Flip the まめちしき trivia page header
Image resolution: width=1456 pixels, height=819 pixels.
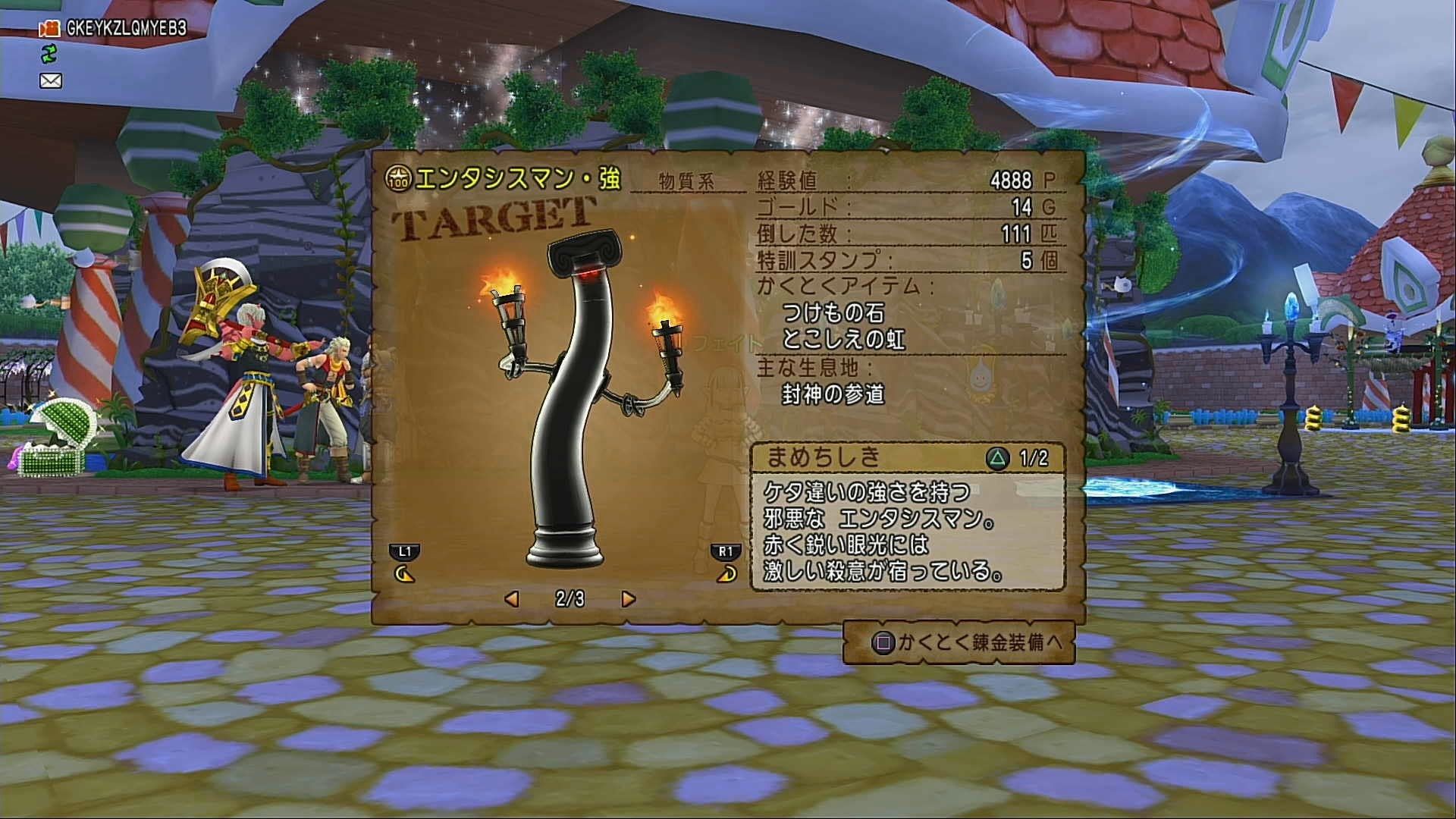click(908, 457)
